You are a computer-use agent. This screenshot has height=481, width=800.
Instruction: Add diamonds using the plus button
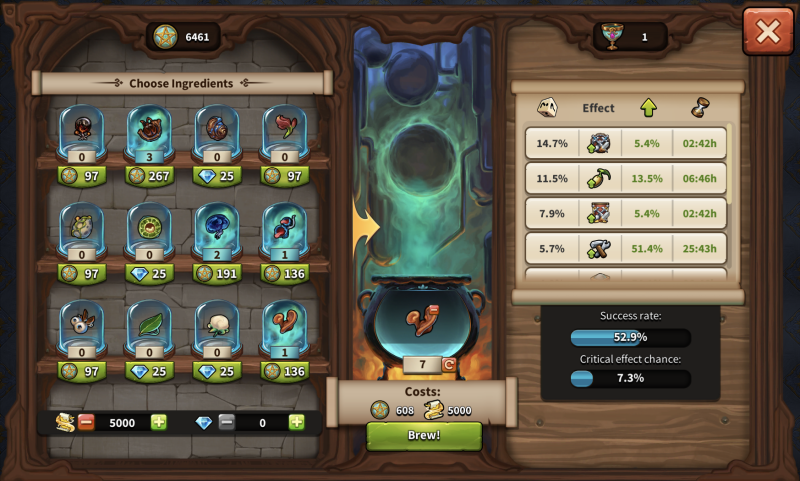click(296, 422)
